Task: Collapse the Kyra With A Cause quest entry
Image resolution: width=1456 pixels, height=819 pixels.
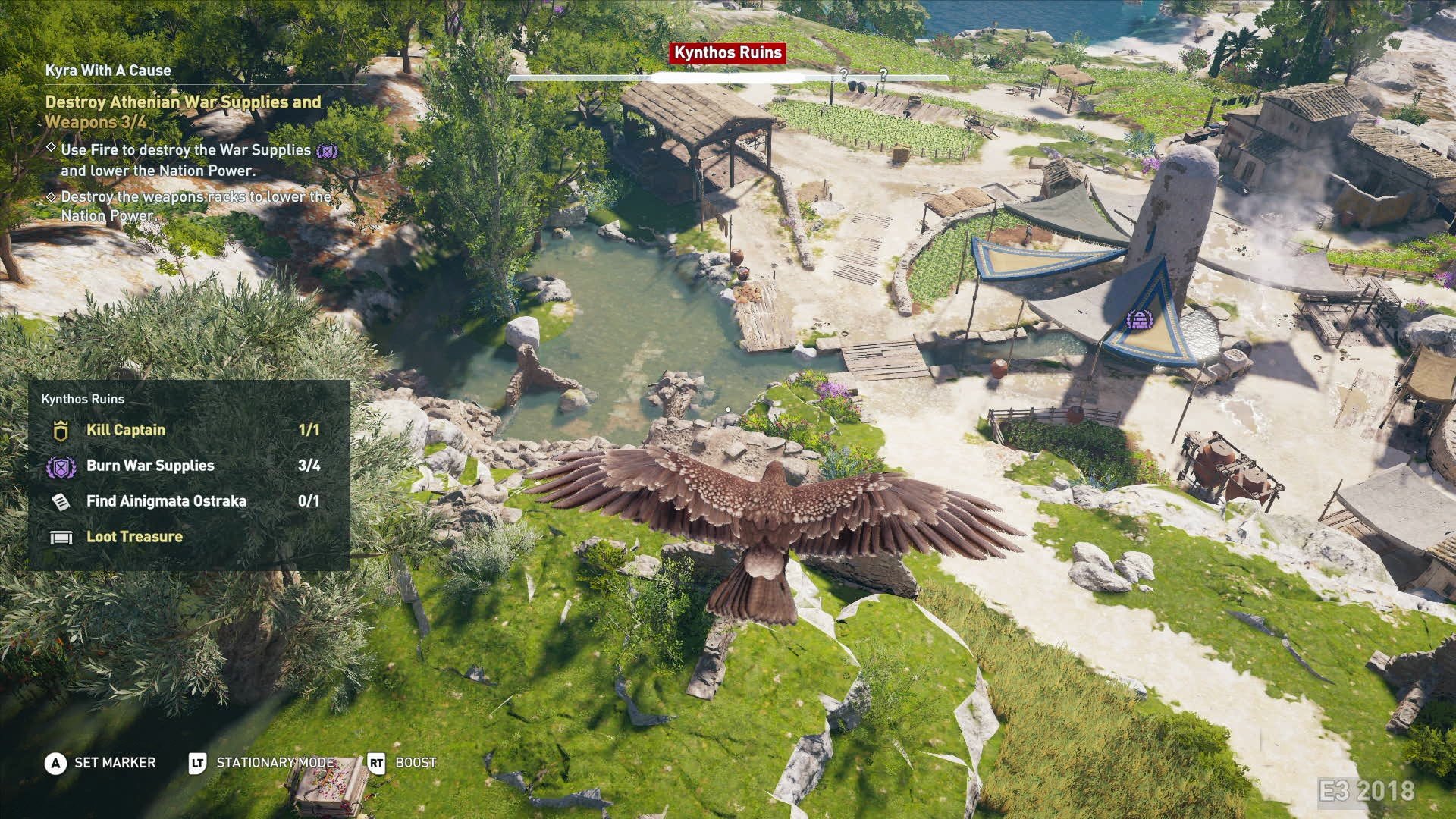Action: click(x=110, y=68)
